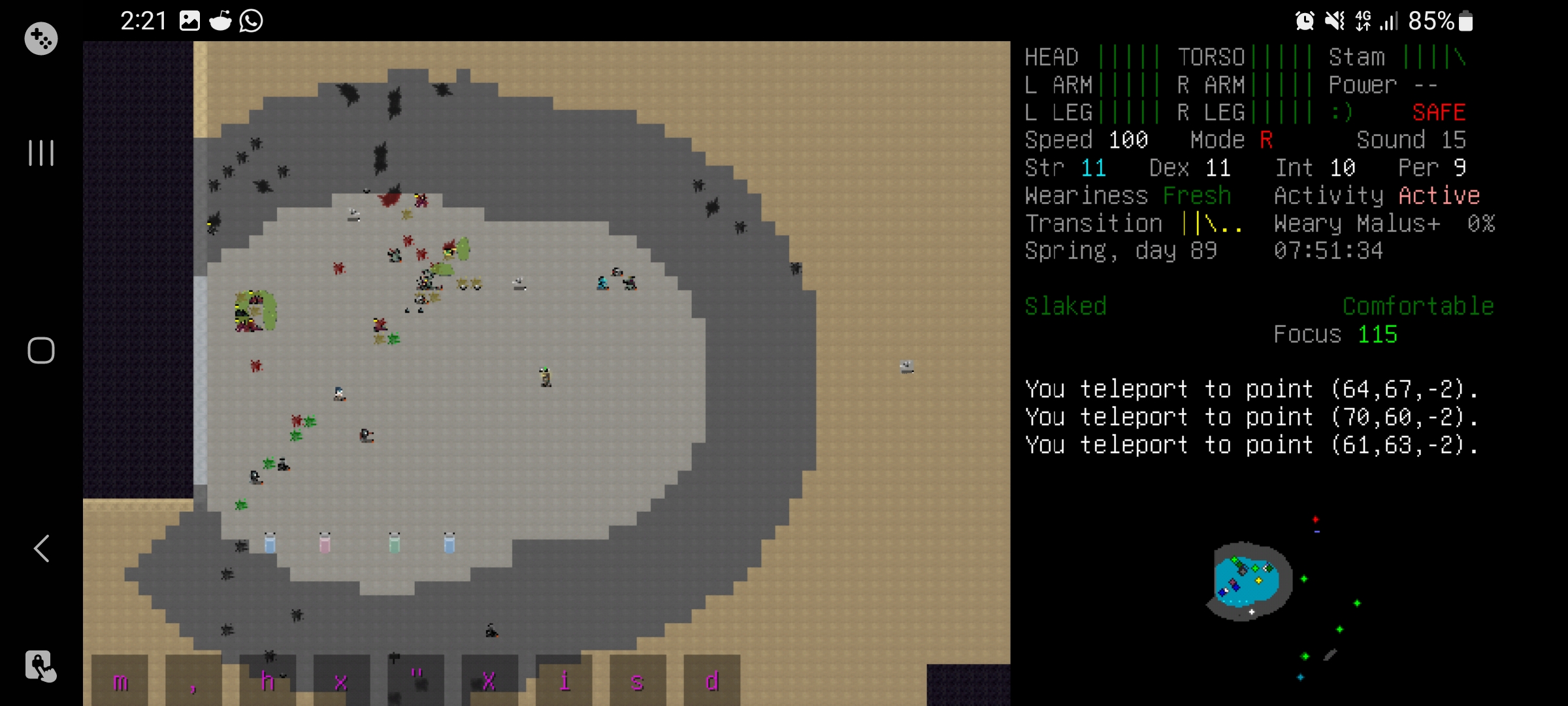
Task: Tap the 'd' drop-item shortcut key
Action: [711, 680]
